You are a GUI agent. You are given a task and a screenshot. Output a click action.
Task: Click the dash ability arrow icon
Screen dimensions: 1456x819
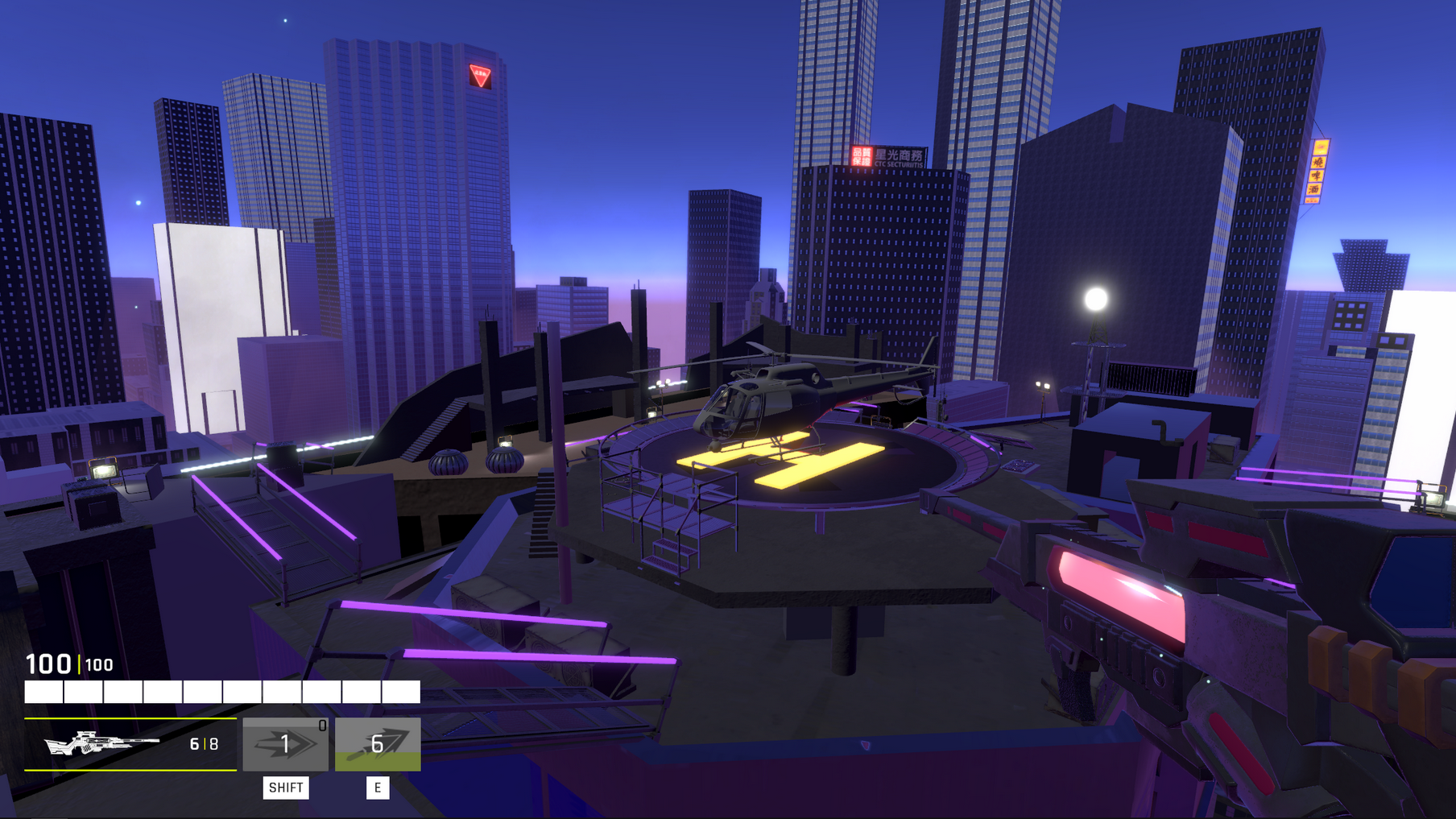(x=286, y=745)
